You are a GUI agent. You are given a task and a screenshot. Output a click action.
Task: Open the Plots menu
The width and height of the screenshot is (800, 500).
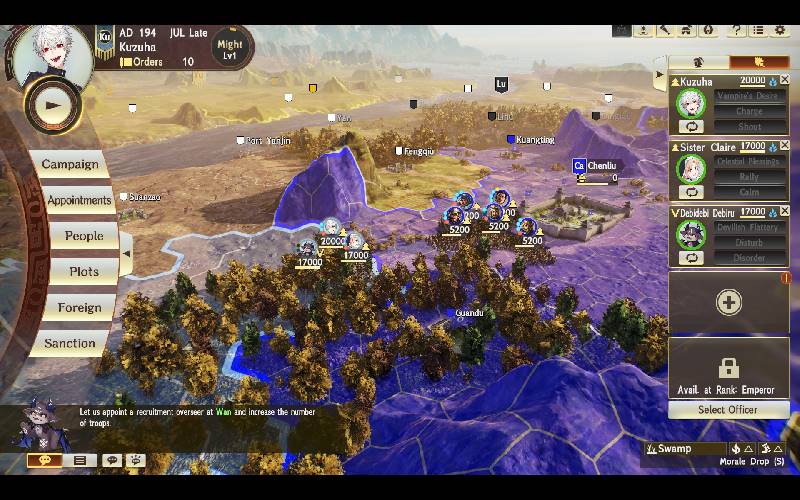pos(84,272)
